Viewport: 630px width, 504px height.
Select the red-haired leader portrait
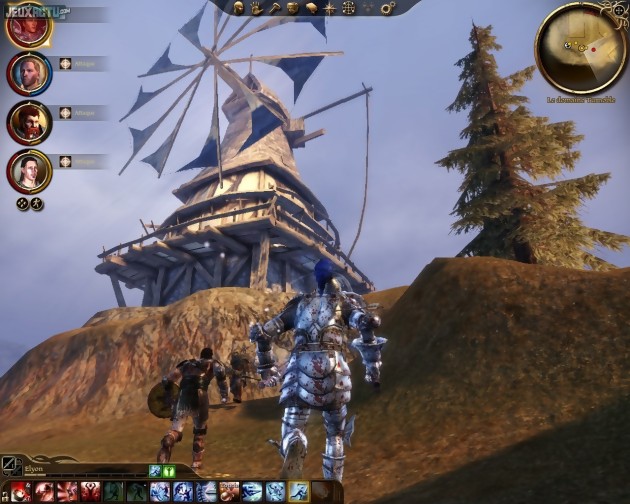pyautogui.click(x=29, y=25)
